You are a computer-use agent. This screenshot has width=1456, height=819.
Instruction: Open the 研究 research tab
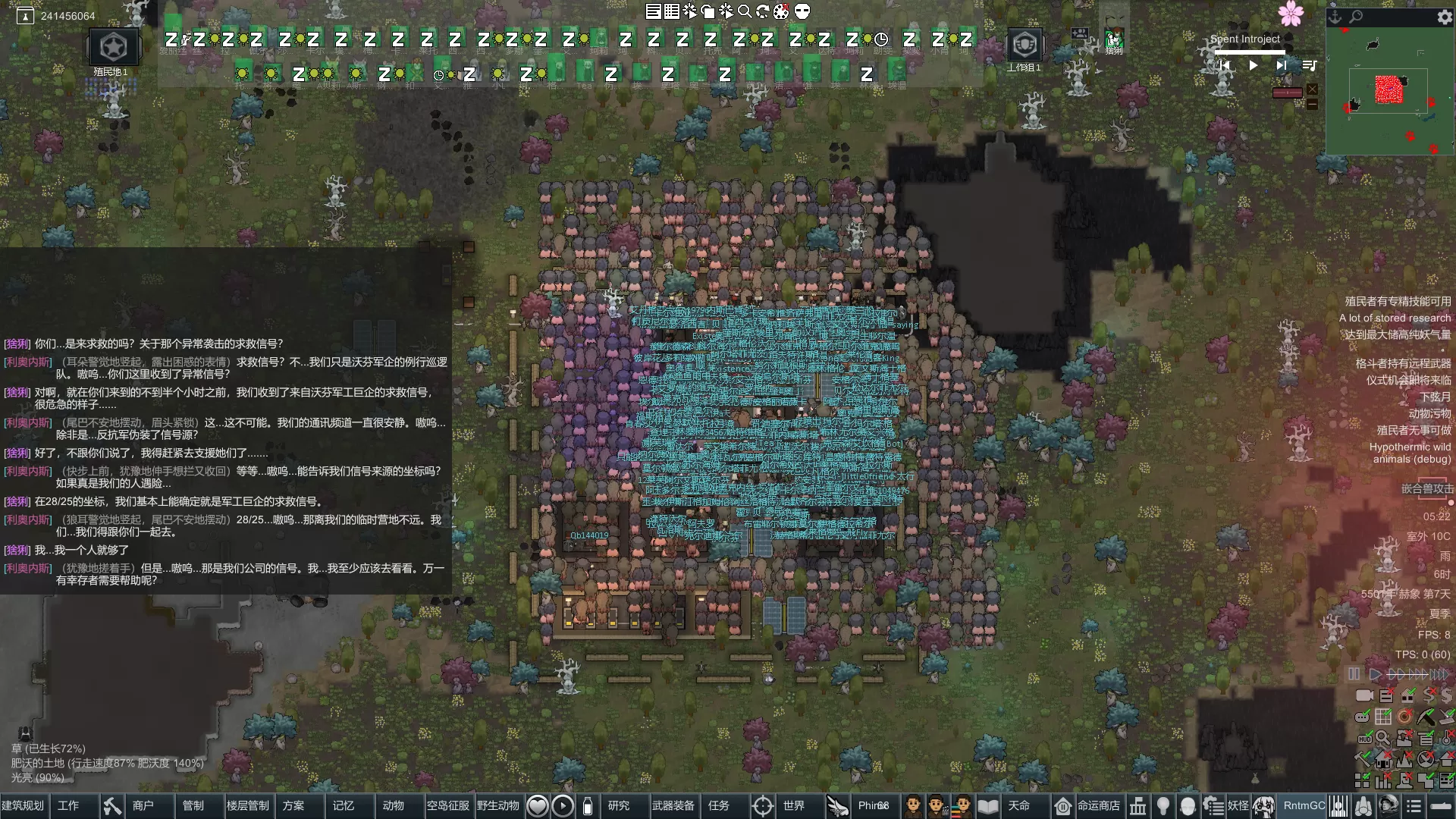click(619, 805)
